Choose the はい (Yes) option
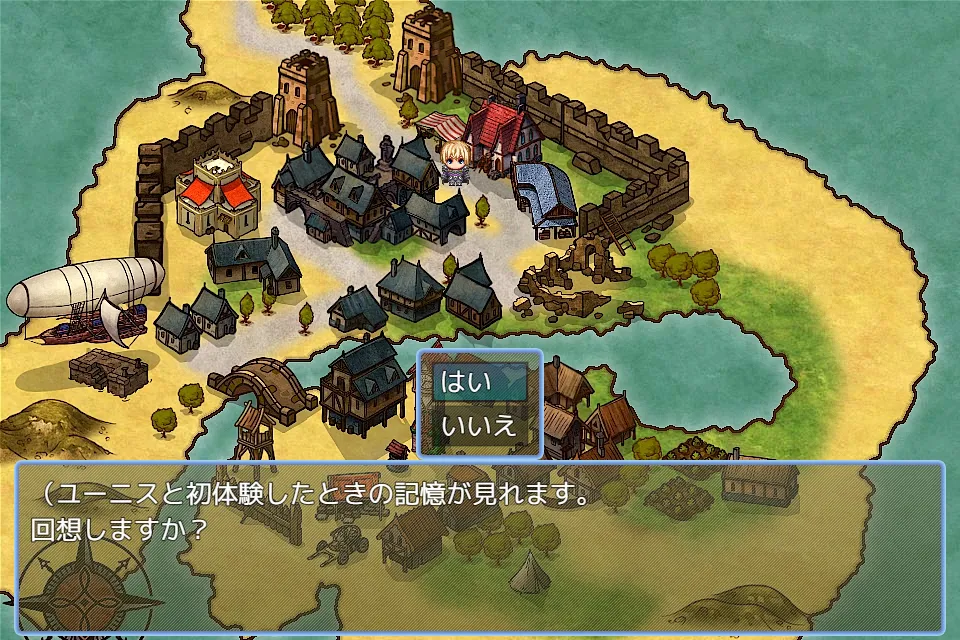This screenshot has width=960, height=640. point(479,382)
